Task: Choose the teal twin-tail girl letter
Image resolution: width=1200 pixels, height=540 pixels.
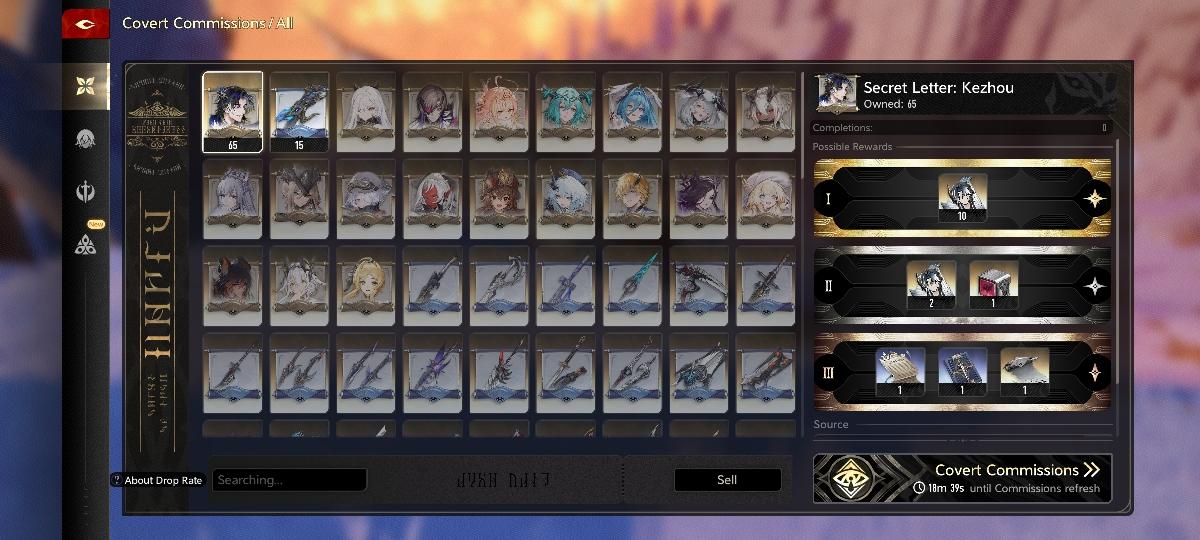Action: [565, 111]
